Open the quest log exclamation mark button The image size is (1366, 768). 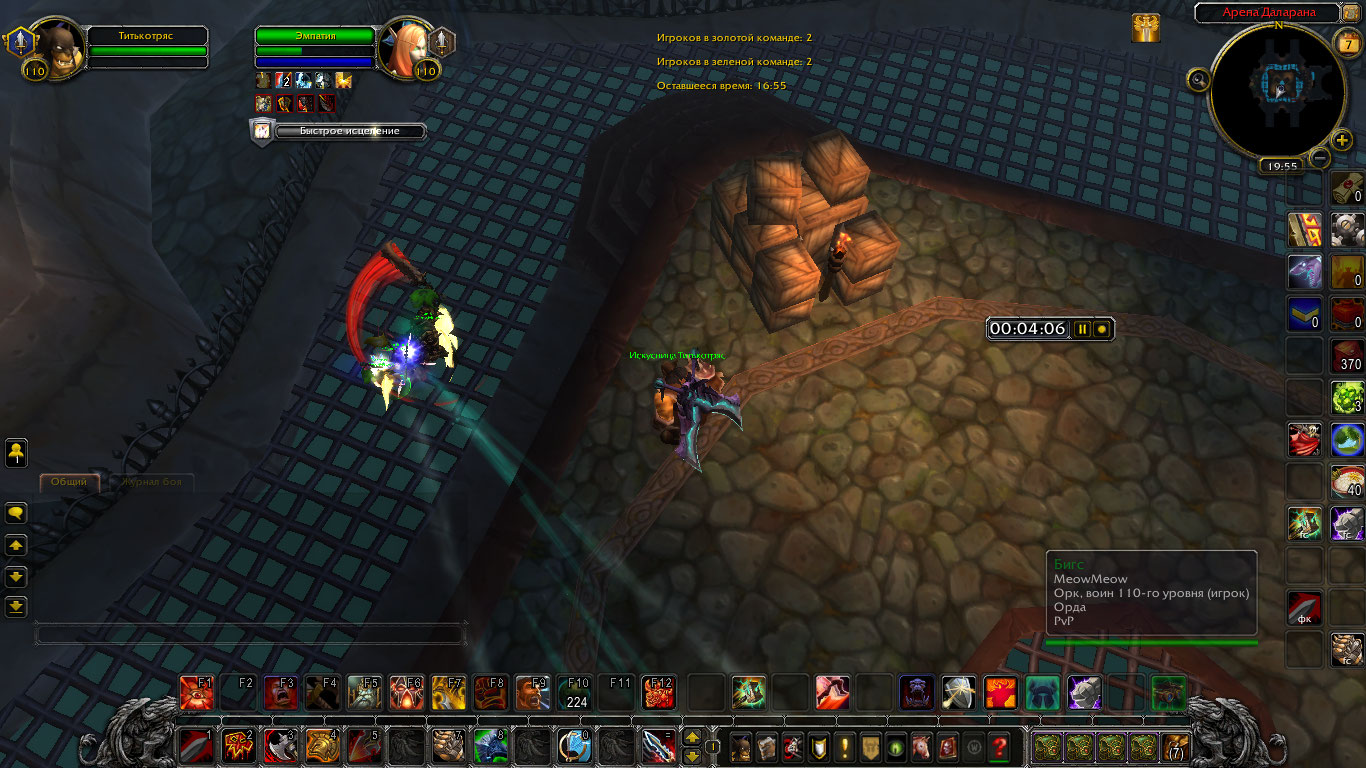(x=846, y=747)
